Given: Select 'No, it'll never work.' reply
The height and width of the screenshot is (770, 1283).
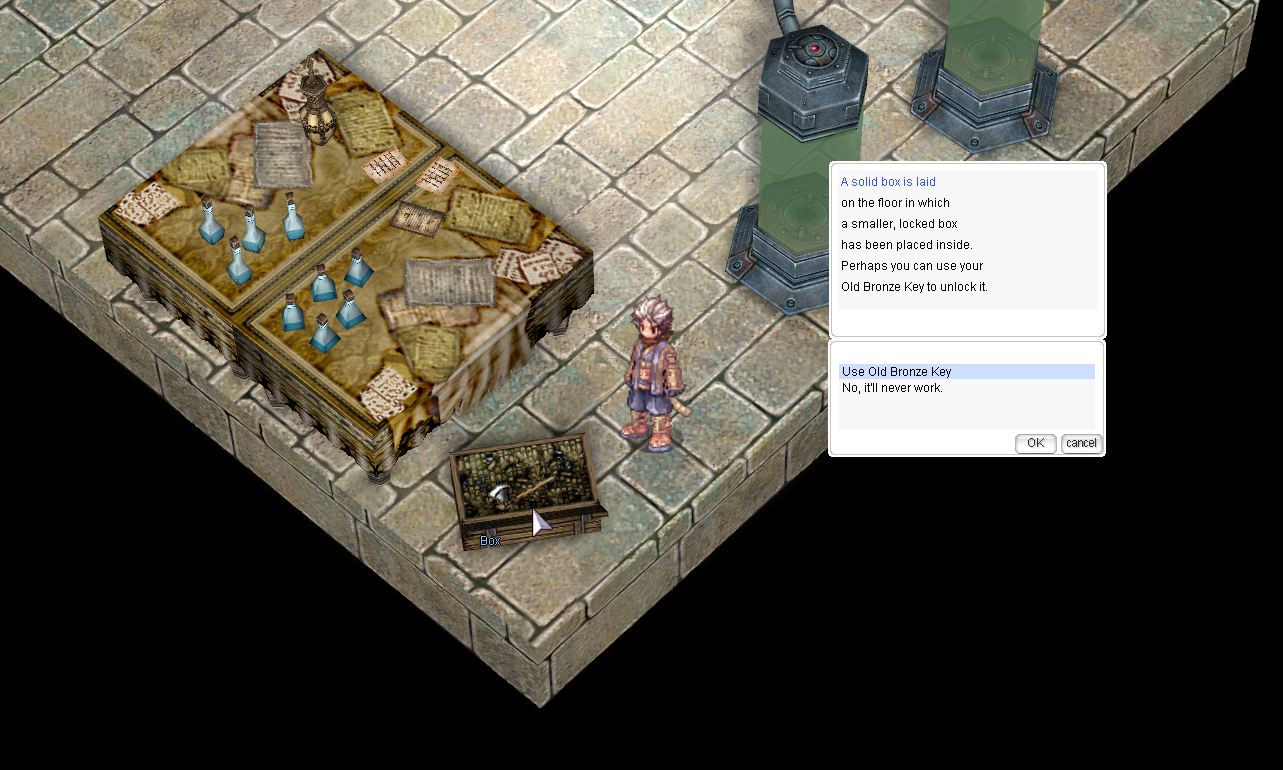Looking at the screenshot, I should click(892, 388).
